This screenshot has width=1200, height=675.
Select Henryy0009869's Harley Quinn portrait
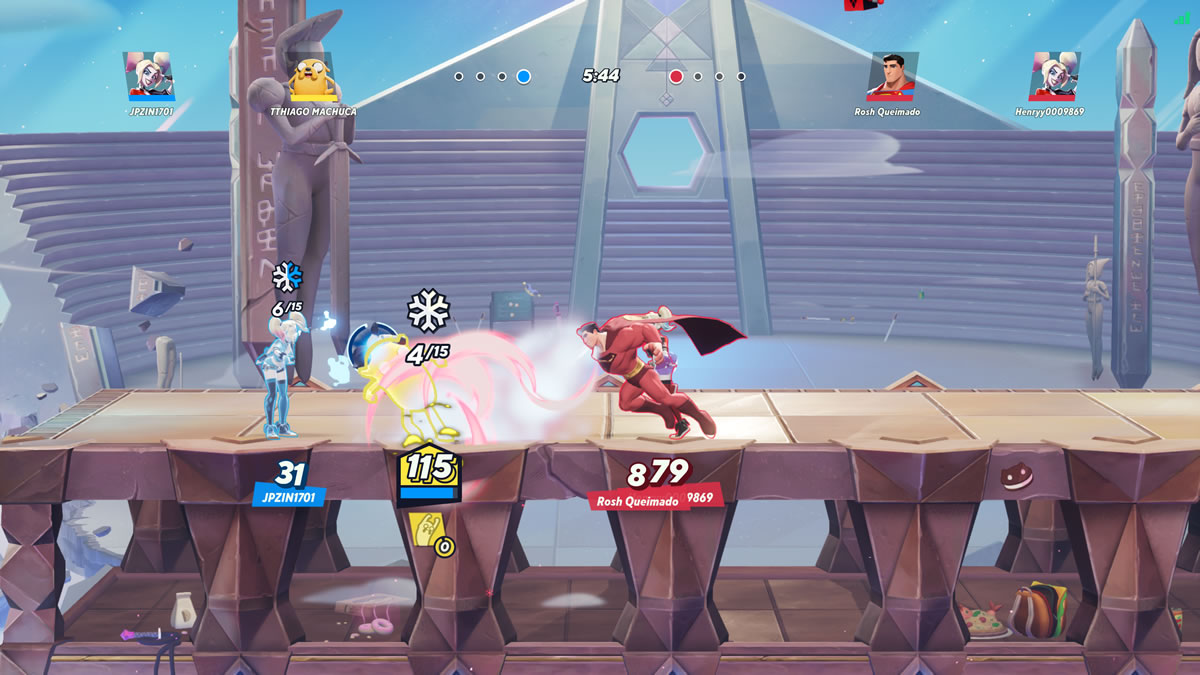1054,75
